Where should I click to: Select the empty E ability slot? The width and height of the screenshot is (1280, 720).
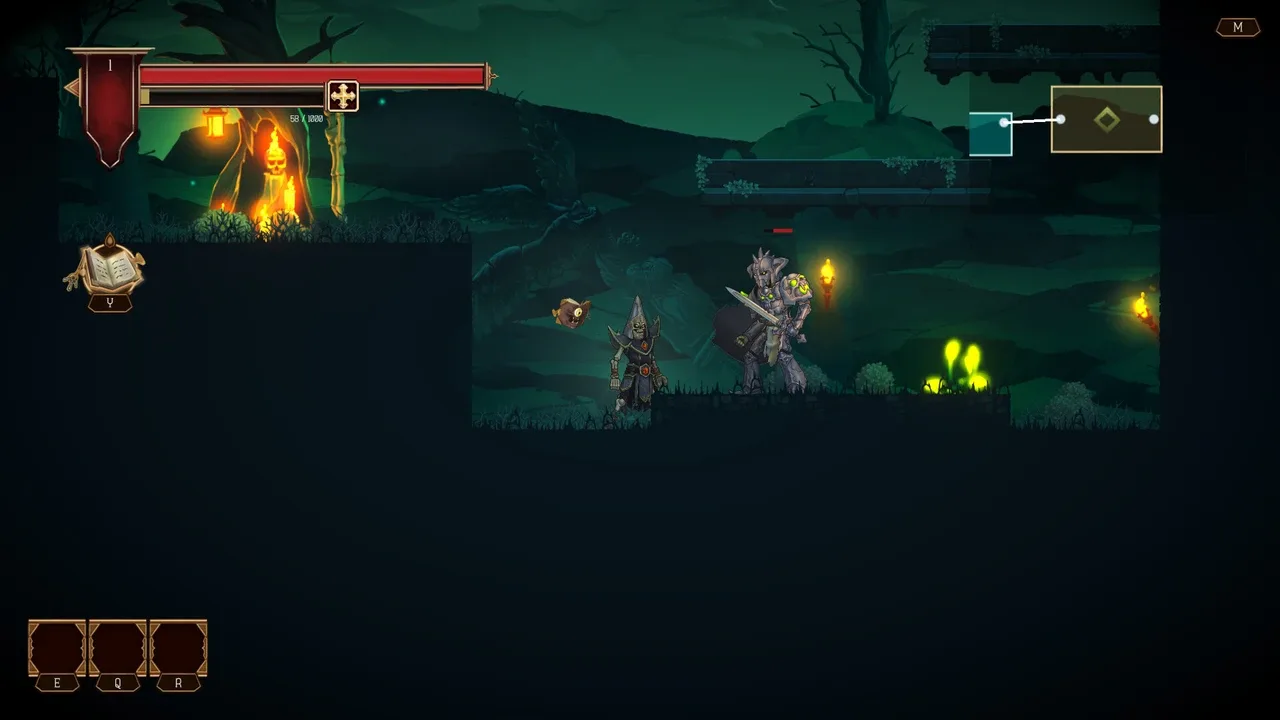coord(57,647)
